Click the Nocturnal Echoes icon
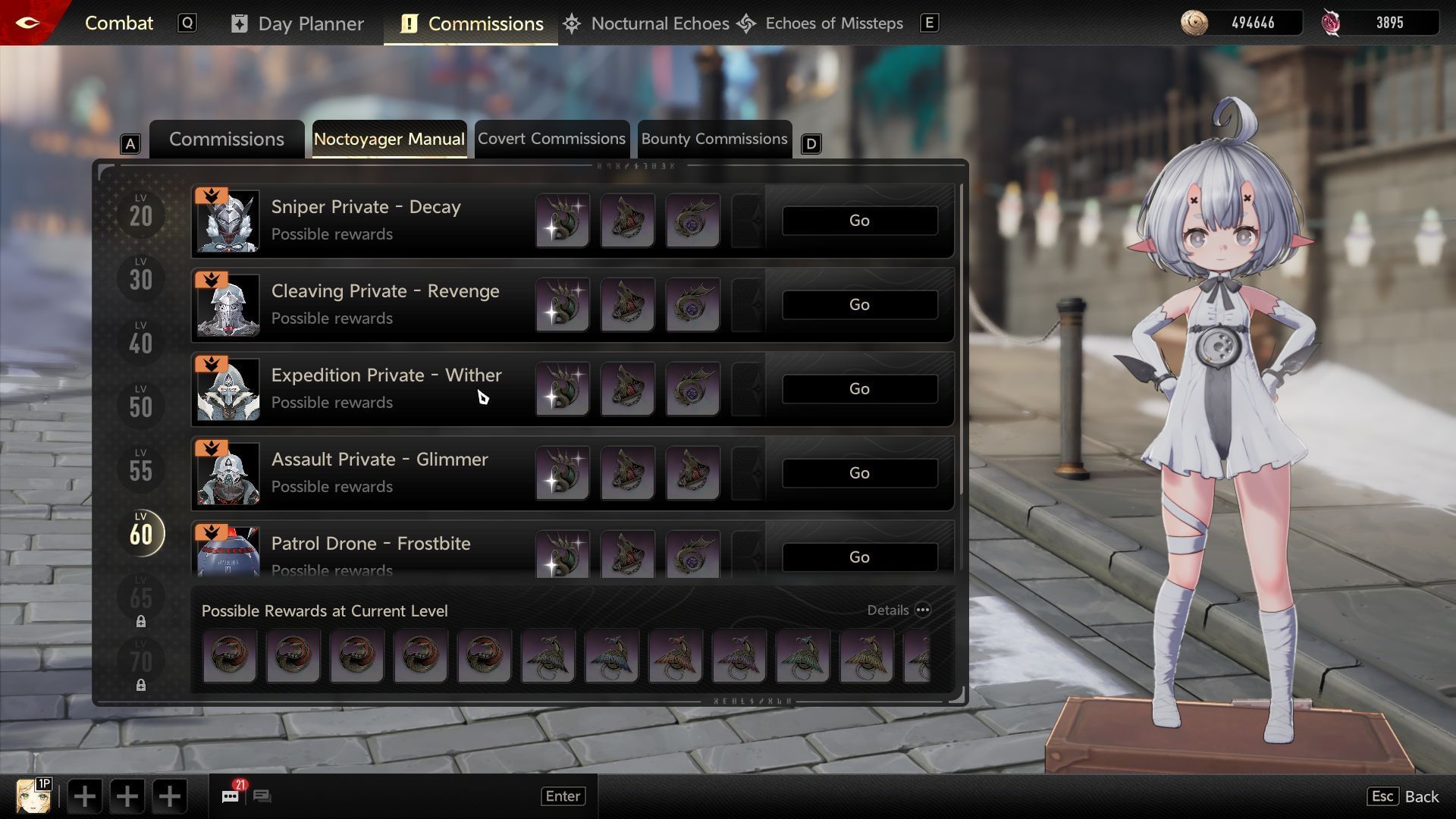Viewport: 1456px width, 819px height. tap(571, 23)
